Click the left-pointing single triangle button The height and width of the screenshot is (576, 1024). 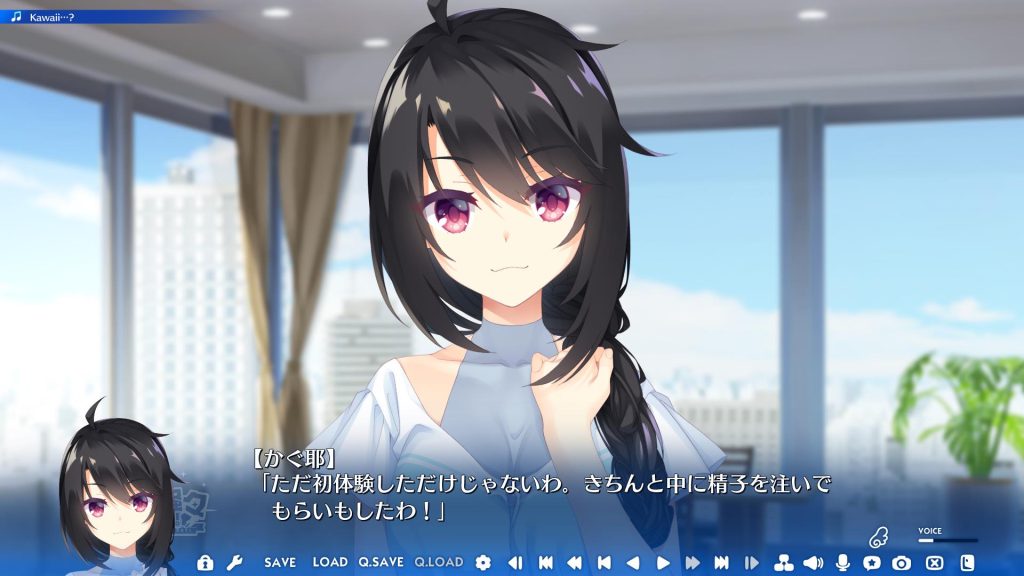(633, 563)
